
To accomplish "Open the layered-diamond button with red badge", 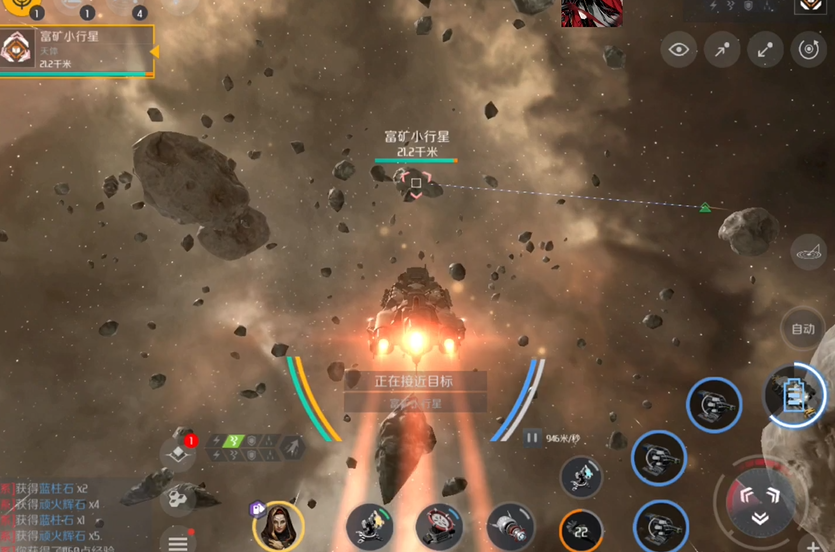I will [x=177, y=453].
